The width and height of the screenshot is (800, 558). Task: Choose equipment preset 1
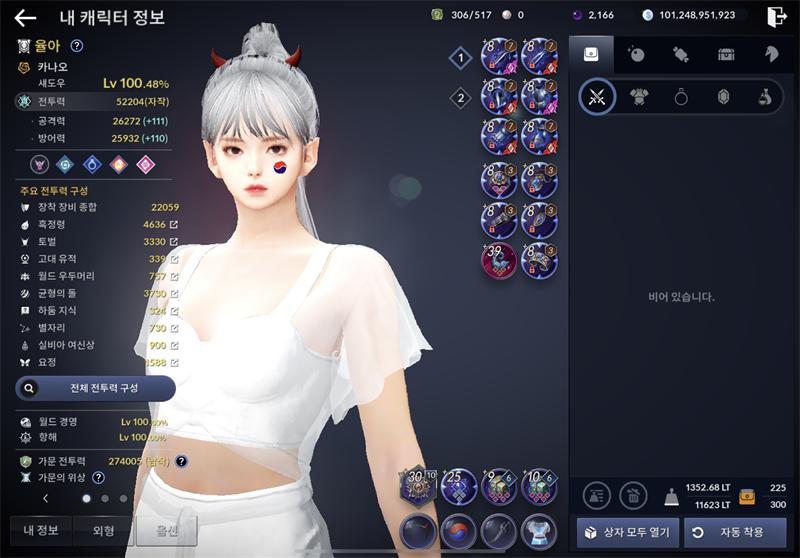(460, 58)
